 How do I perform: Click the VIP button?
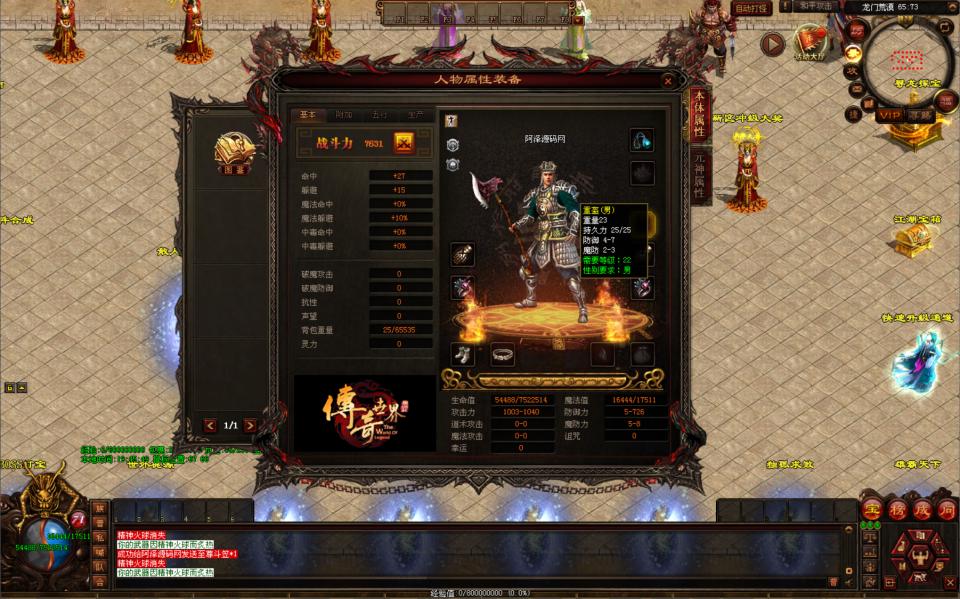(x=889, y=115)
